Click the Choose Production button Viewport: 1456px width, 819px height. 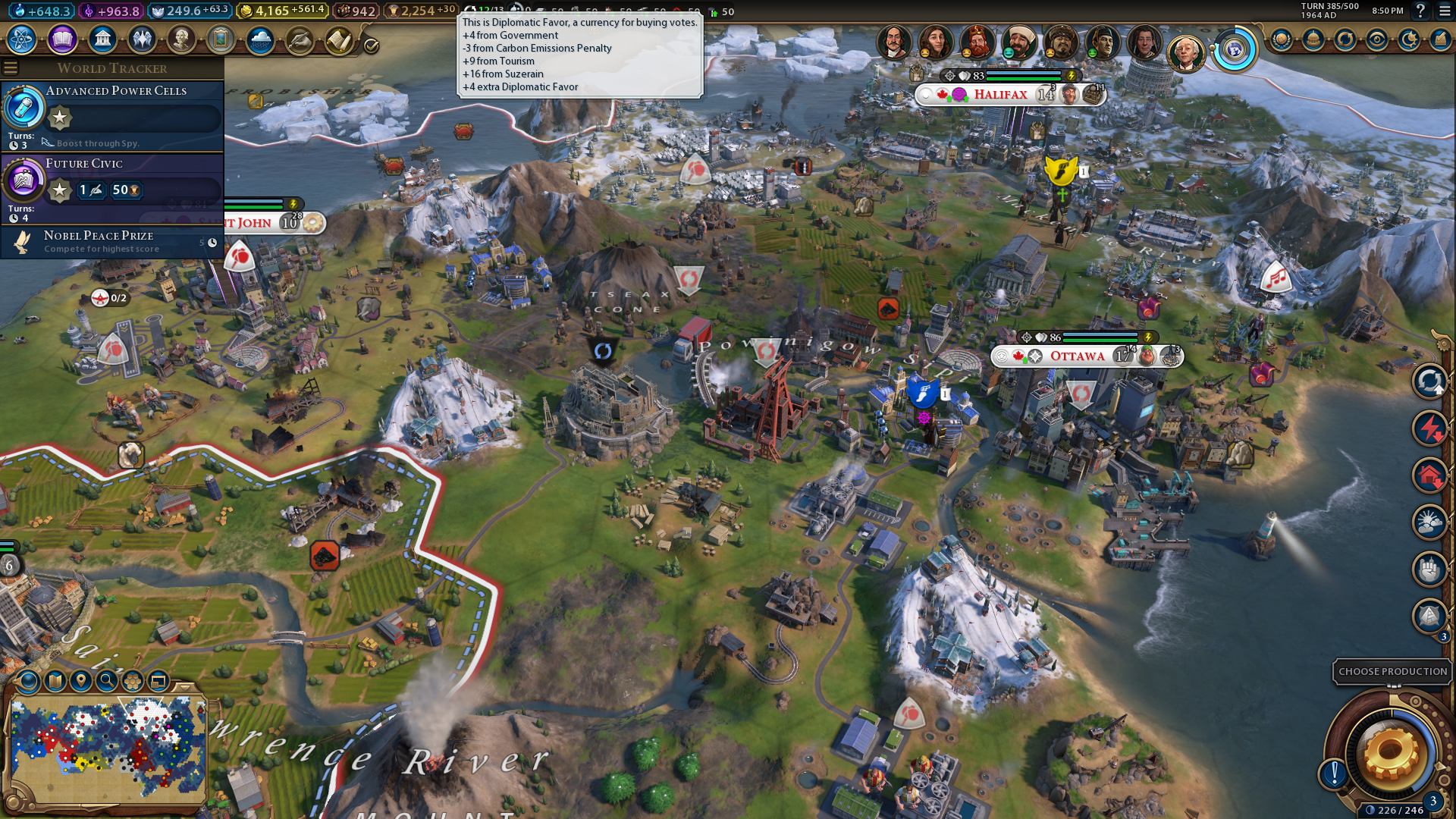pos(1392,672)
